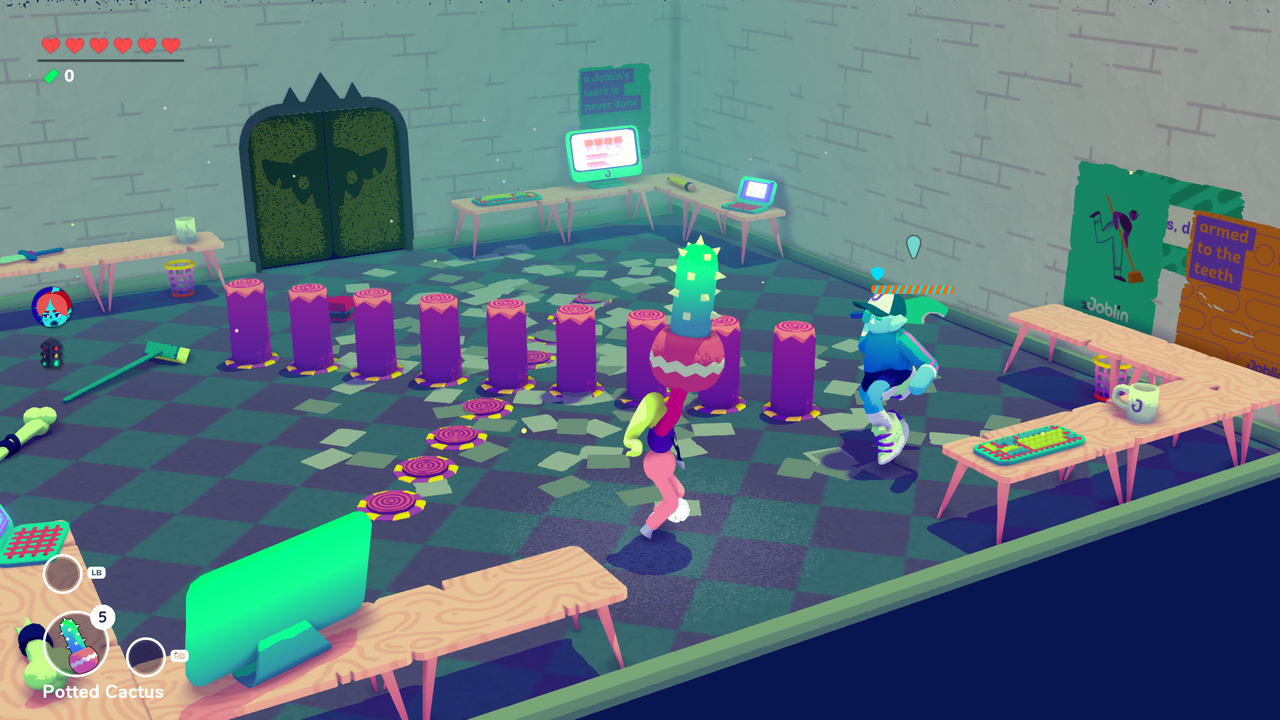
Task: Click the quantity badge showing 5
Action: (x=102, y=618)
